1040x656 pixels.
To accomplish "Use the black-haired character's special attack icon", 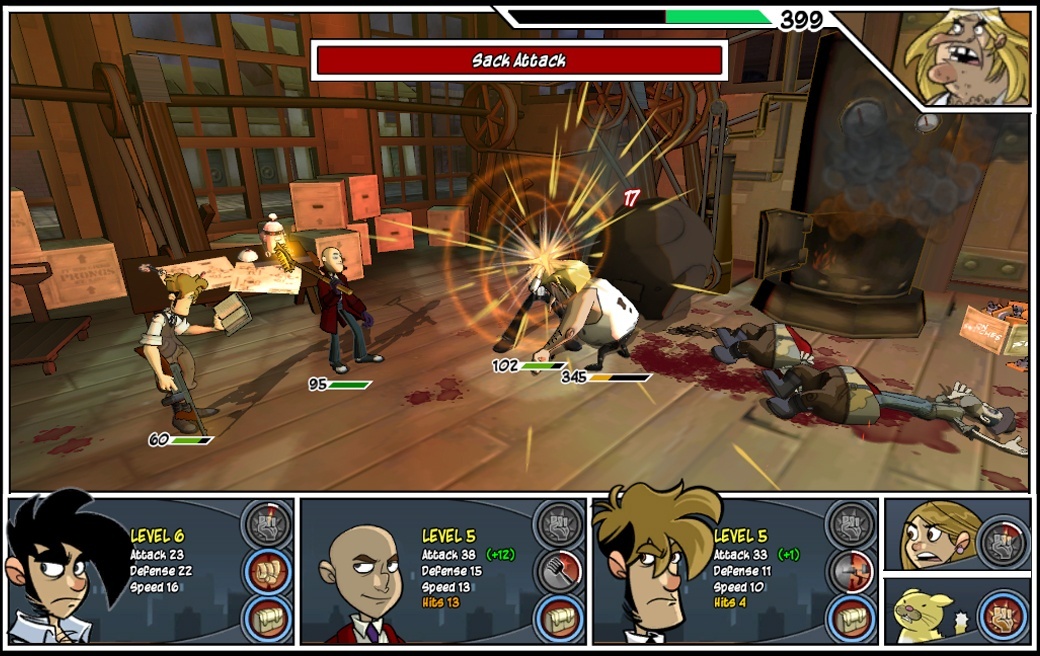I will [268, 524].
